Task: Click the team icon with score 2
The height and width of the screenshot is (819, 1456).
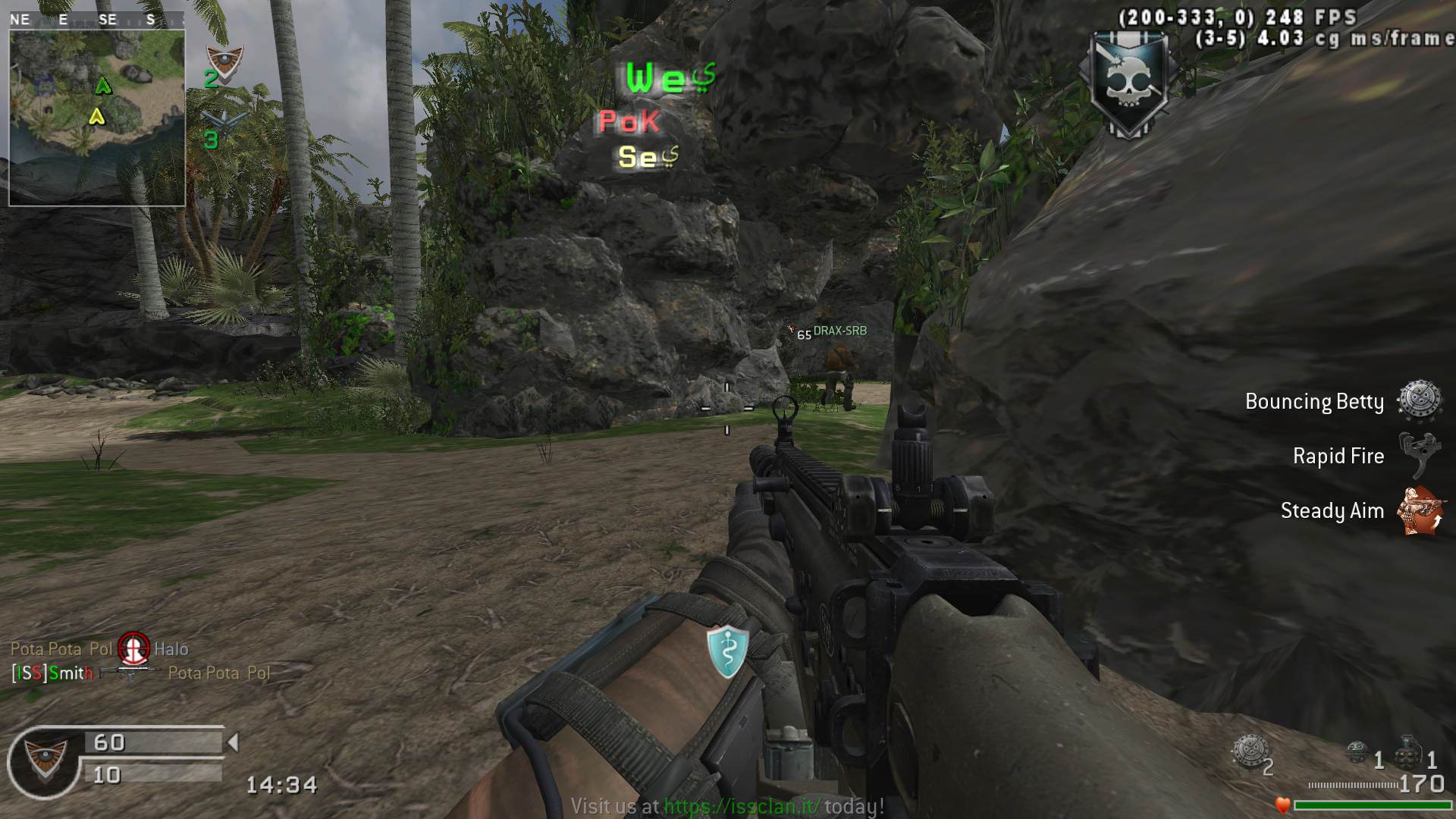Action: pos(224,62)
